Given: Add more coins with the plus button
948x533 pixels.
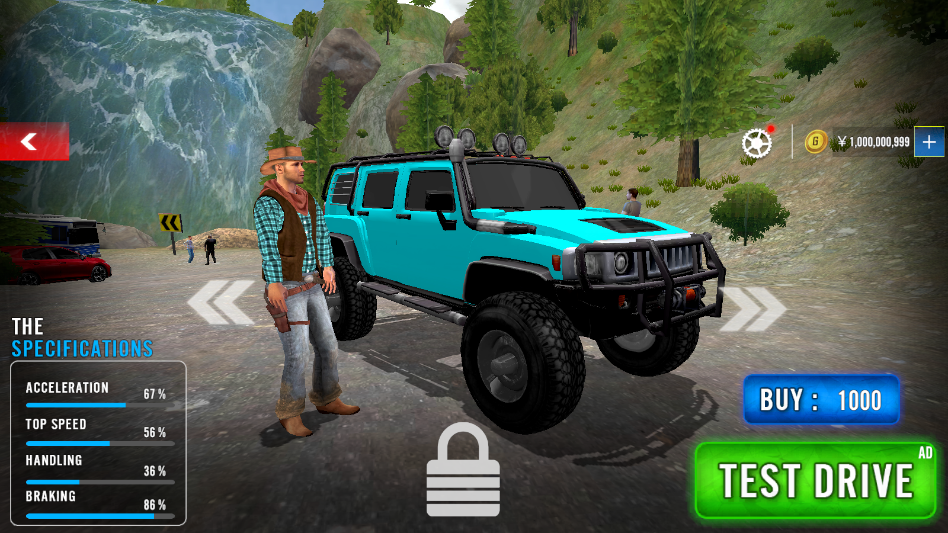Looking at the screenshot, I should click(x=929, y=142).
